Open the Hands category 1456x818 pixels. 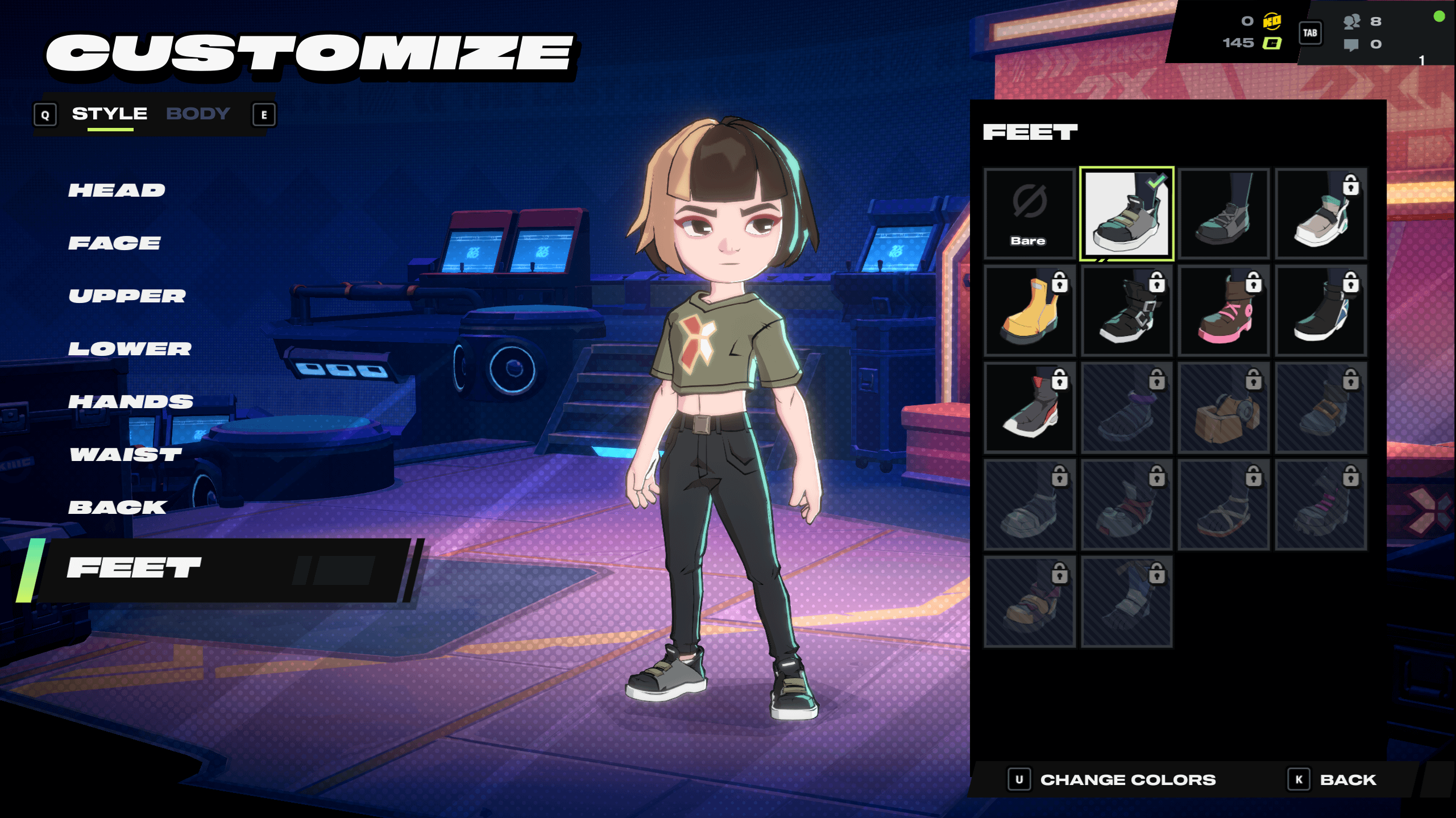pyautogui.click(x=131, y=402)
